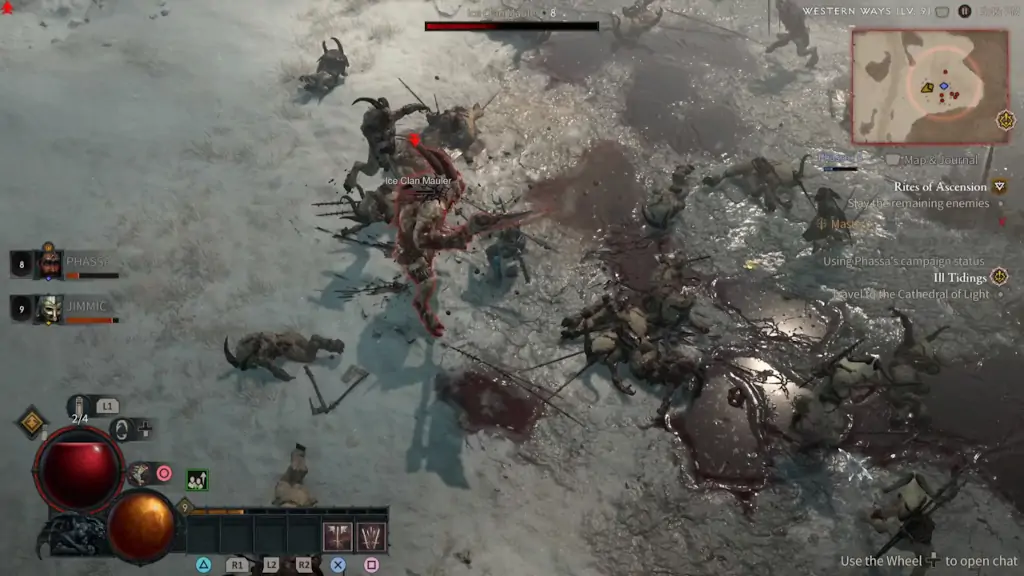The image size is (1024, 576).
Task: Click the green party buff icon
Action: tap(197, 480)
